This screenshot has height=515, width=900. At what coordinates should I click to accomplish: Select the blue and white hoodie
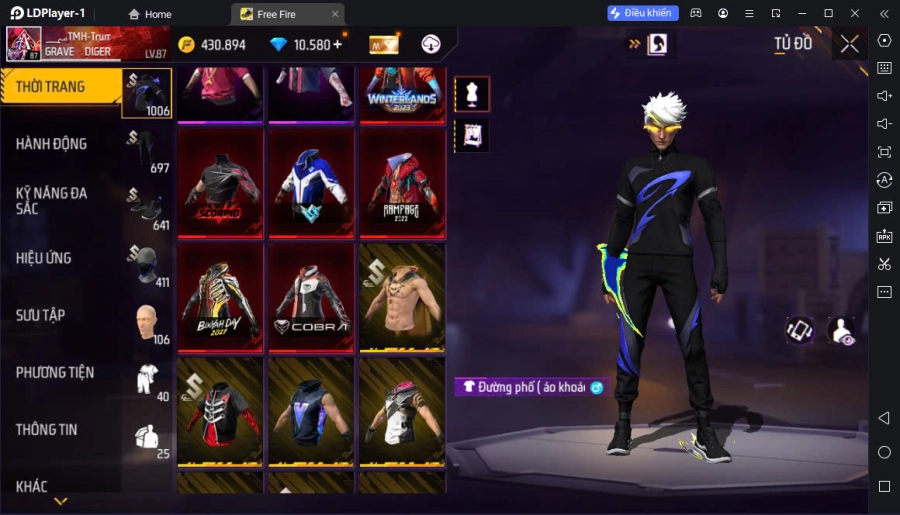pos(311,183)
